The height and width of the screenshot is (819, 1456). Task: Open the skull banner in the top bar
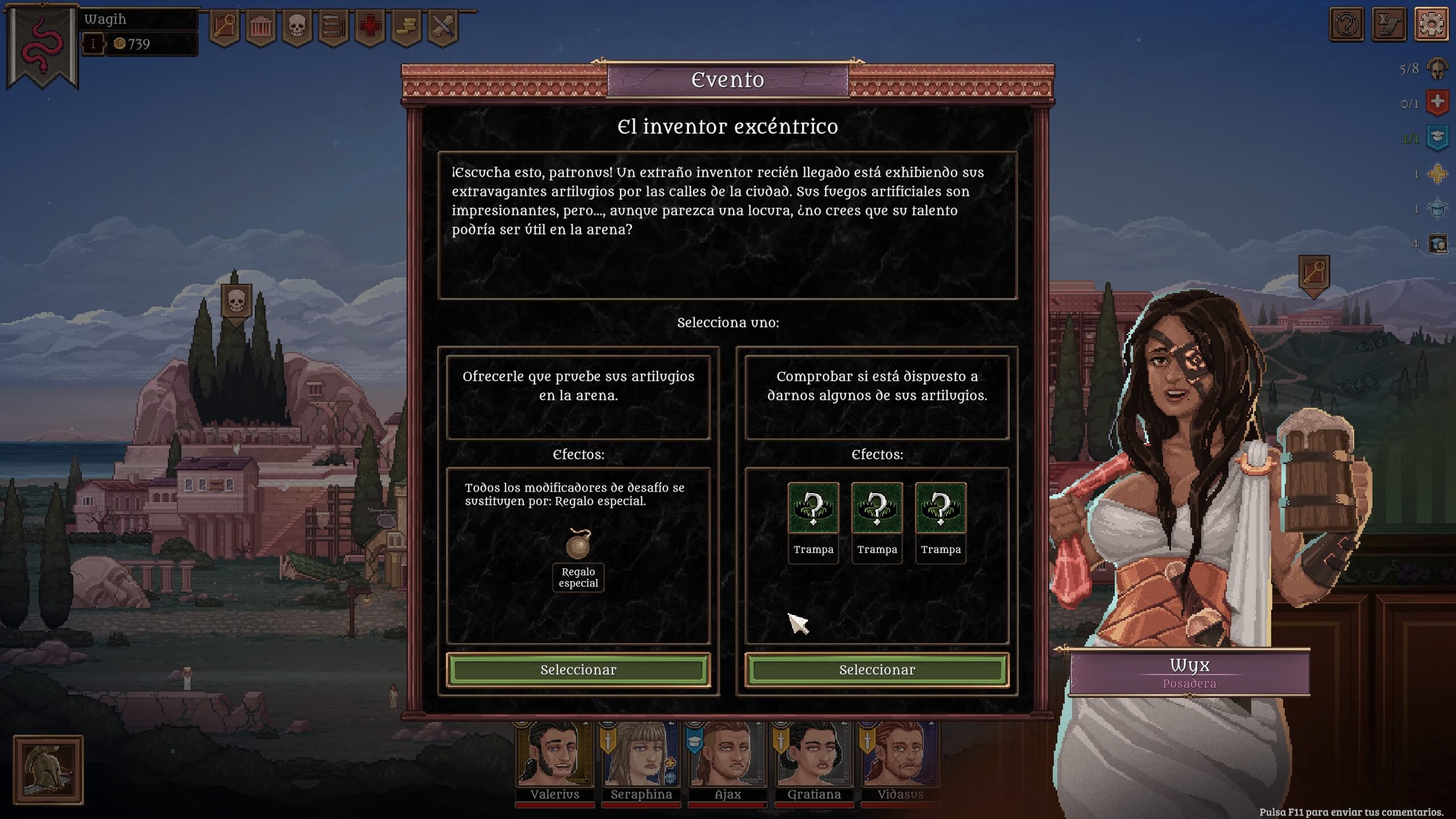point(297,27)
